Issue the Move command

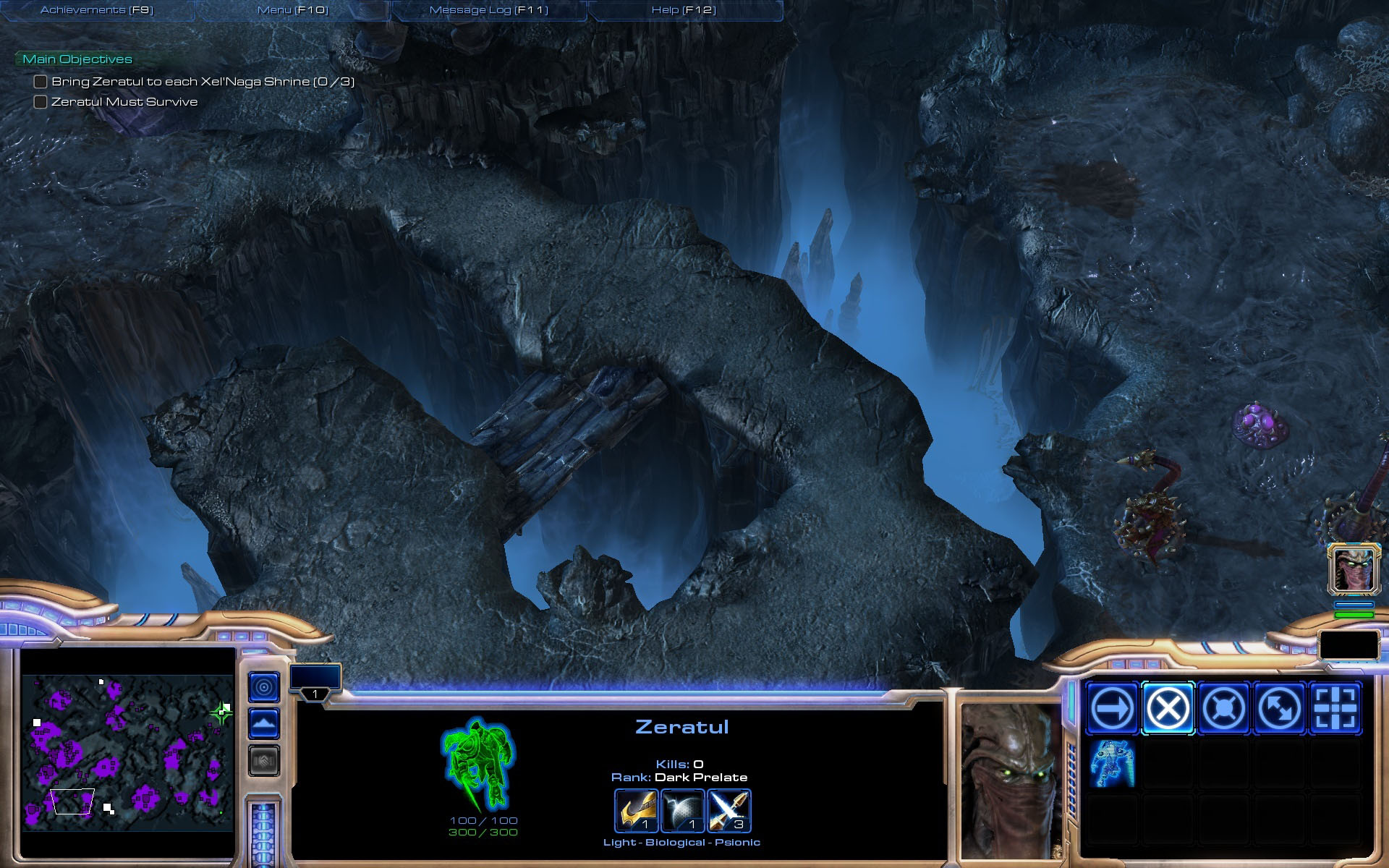1112,708
